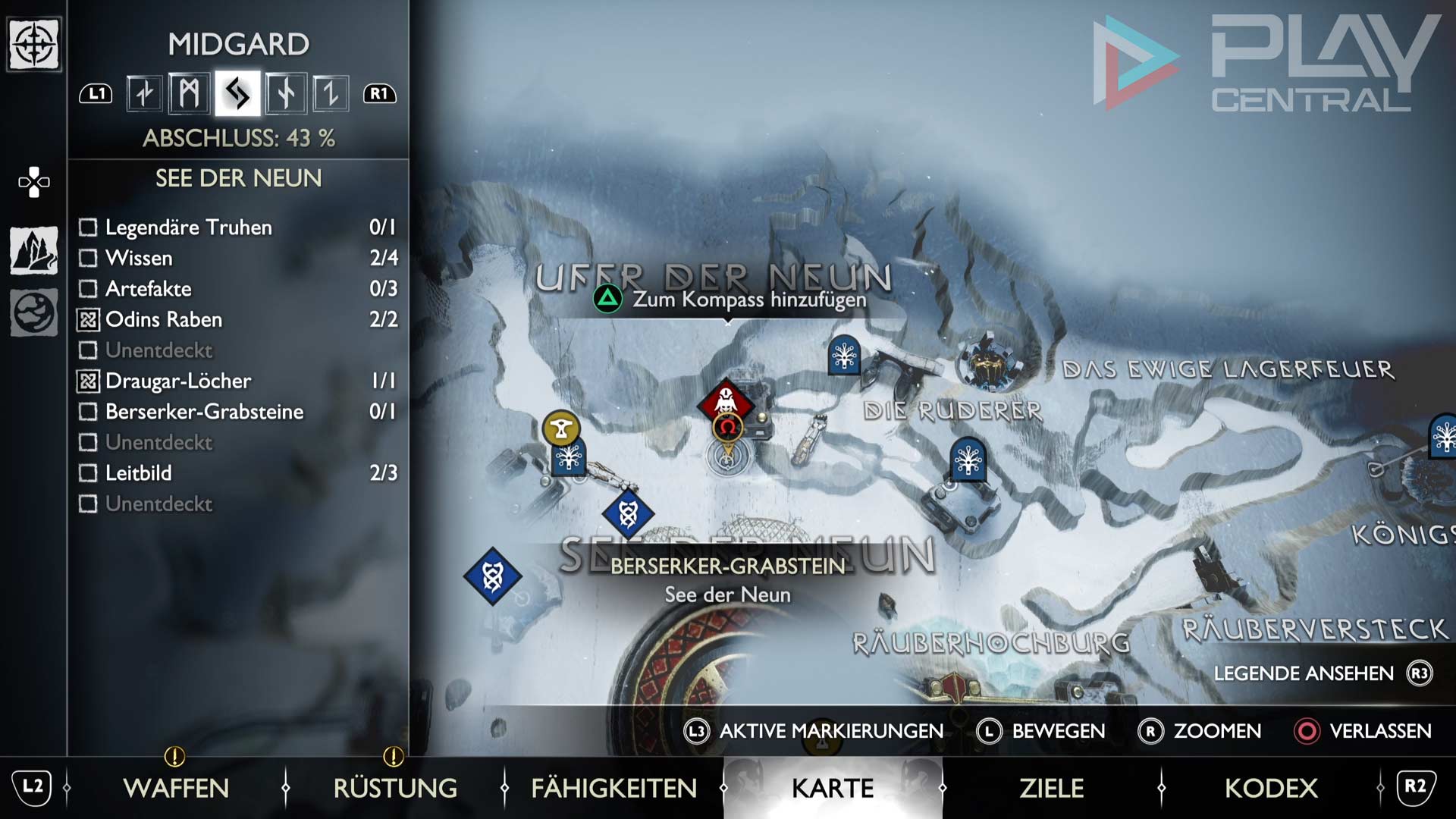Click the red Berserker gravestone map marker

click(726, 401)
